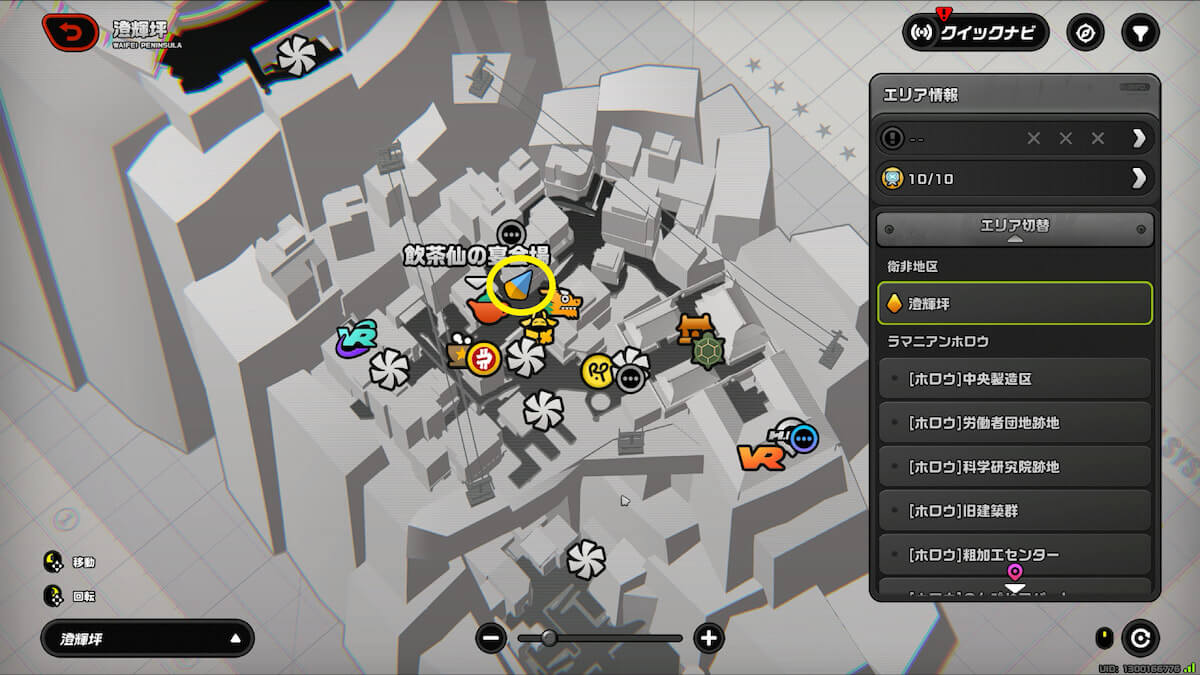Click the yellow-circled 飲茶仙の宴会場 marker
Screen dimensions: 1200x675
[520, 287]
